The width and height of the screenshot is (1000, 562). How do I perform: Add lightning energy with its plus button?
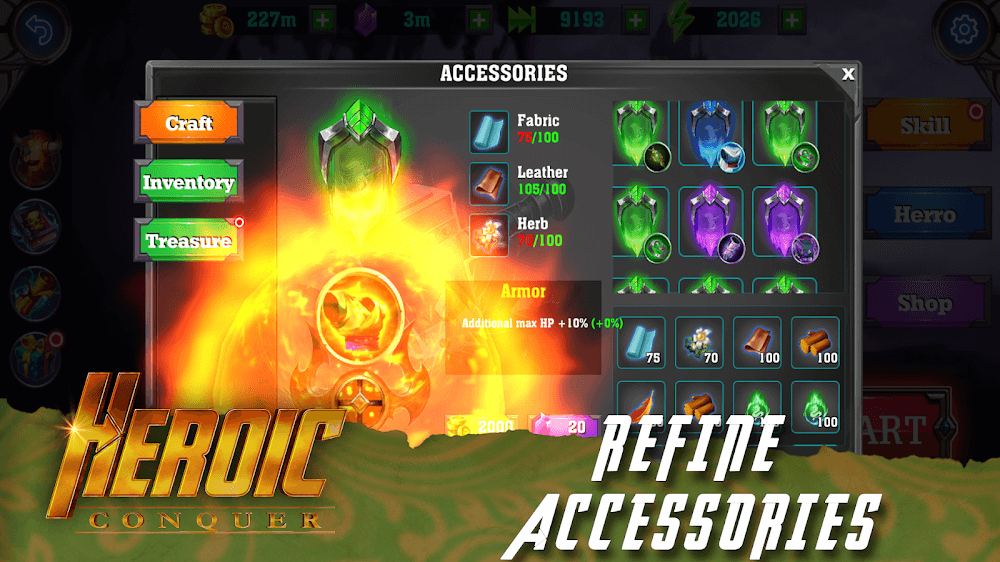click(x=792, y=19)
